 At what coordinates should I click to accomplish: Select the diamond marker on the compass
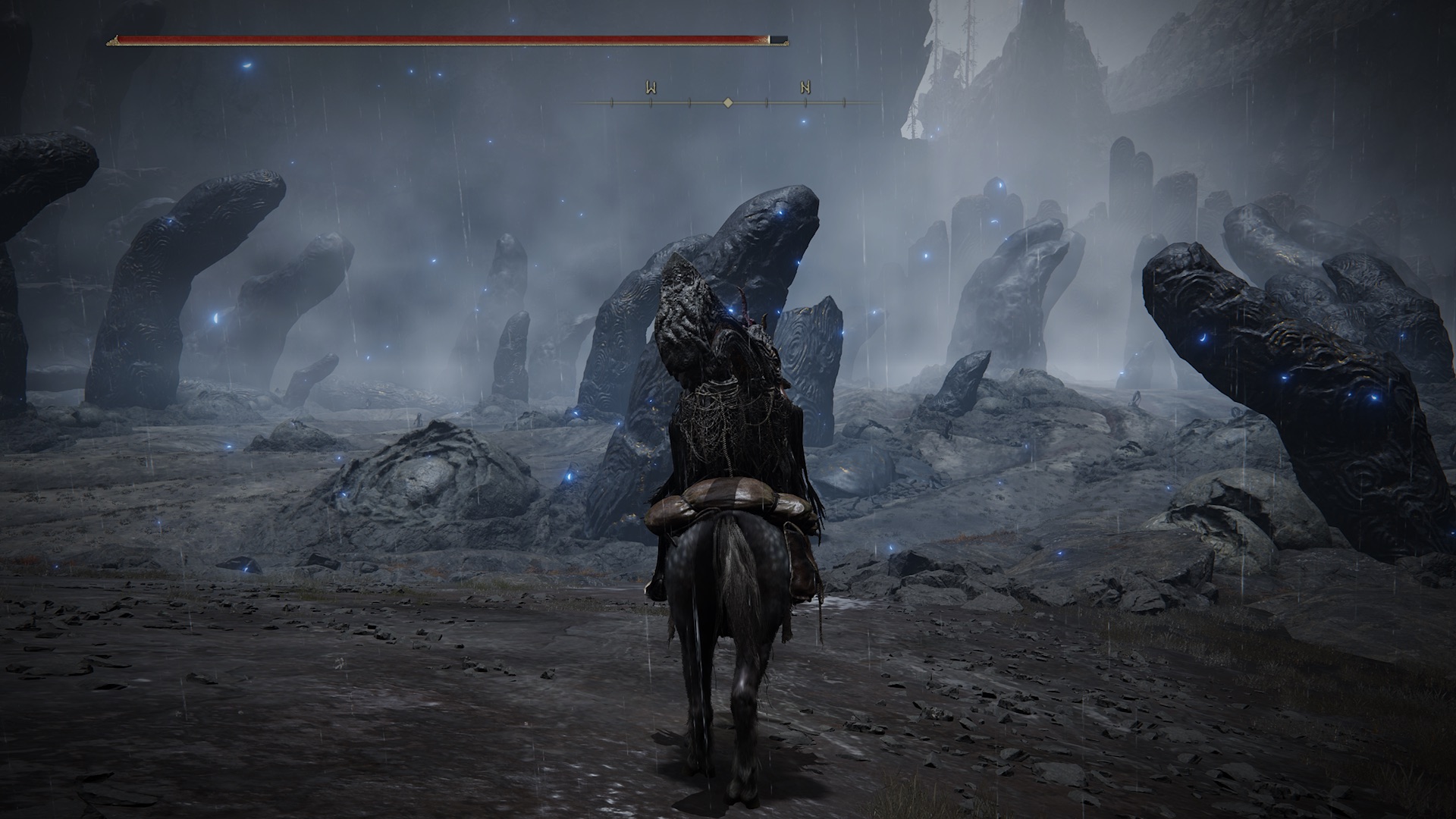(728, 102)
